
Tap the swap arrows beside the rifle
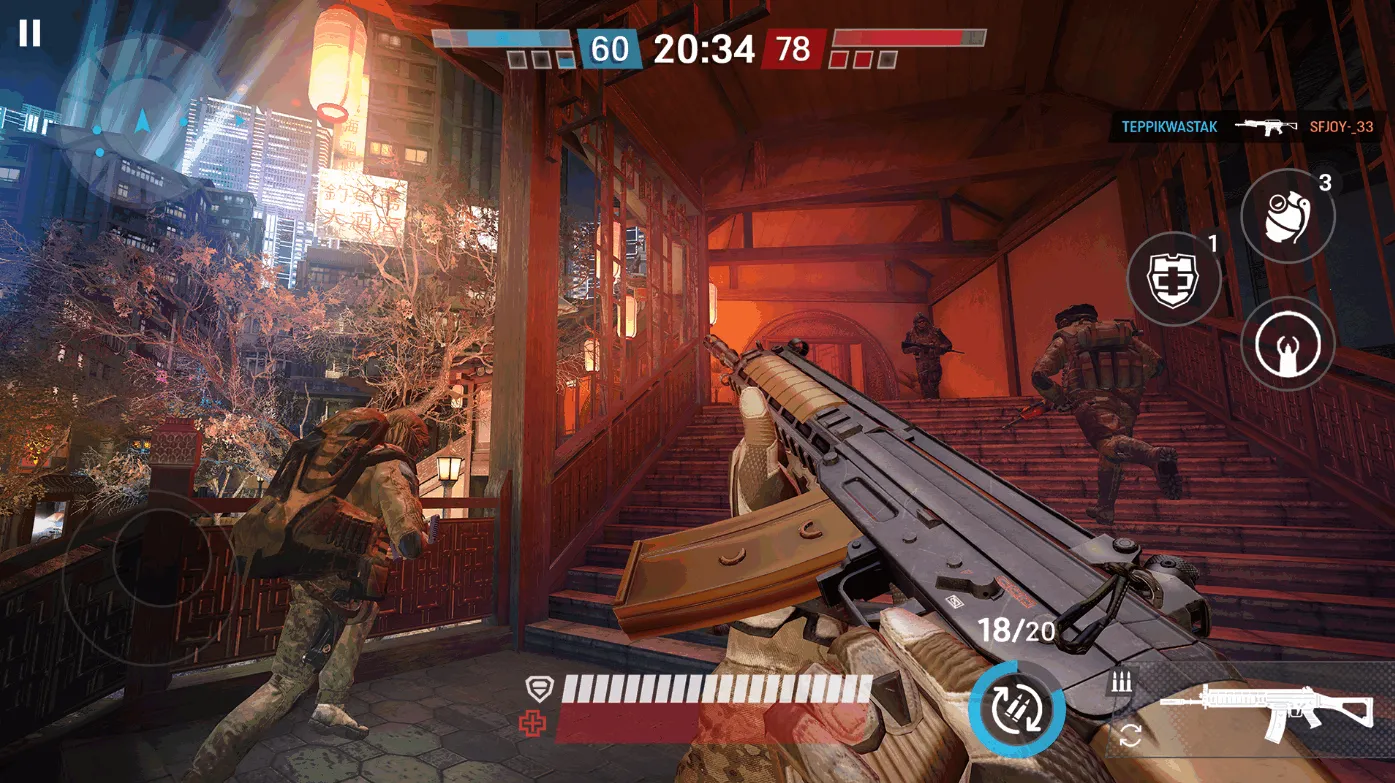[1130, 736]
